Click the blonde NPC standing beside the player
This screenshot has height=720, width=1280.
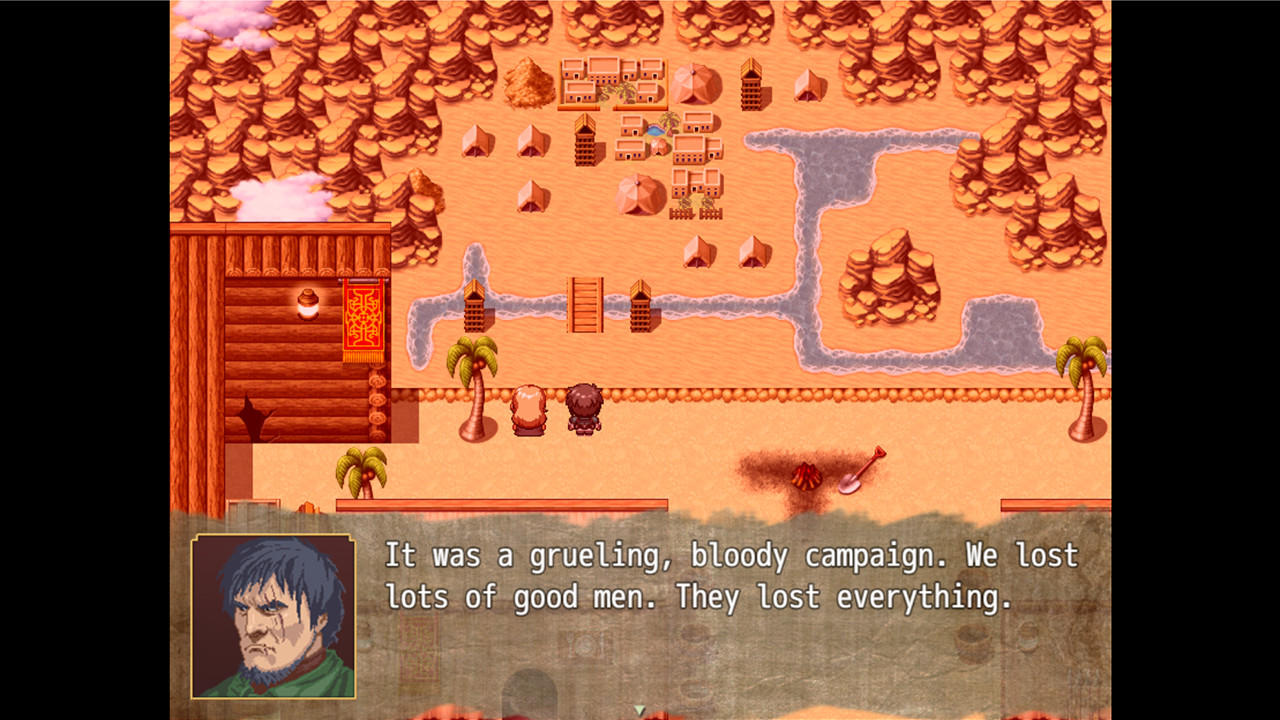tap(529, 408)
